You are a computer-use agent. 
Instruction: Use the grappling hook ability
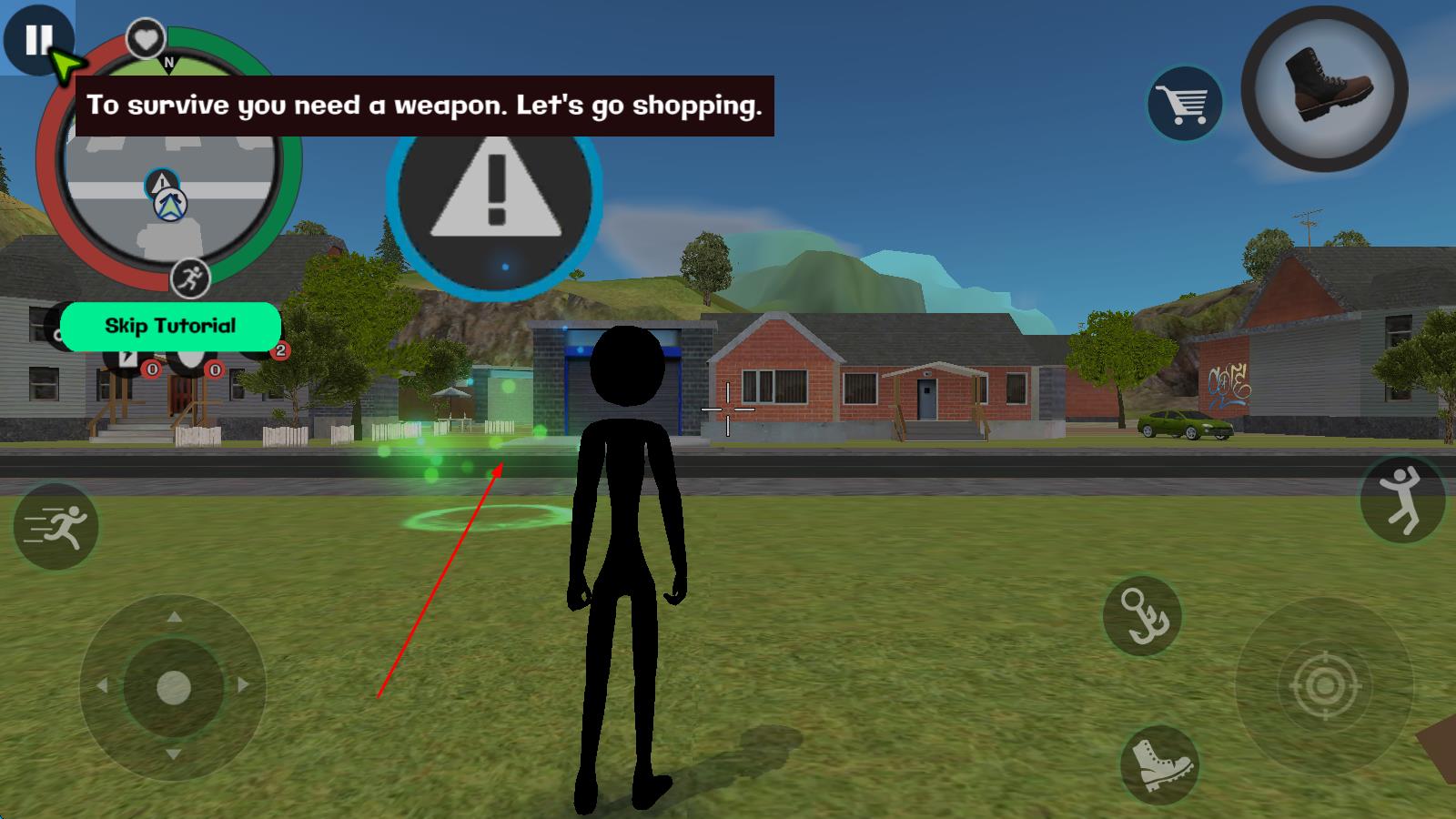[x=1142, y=615]
